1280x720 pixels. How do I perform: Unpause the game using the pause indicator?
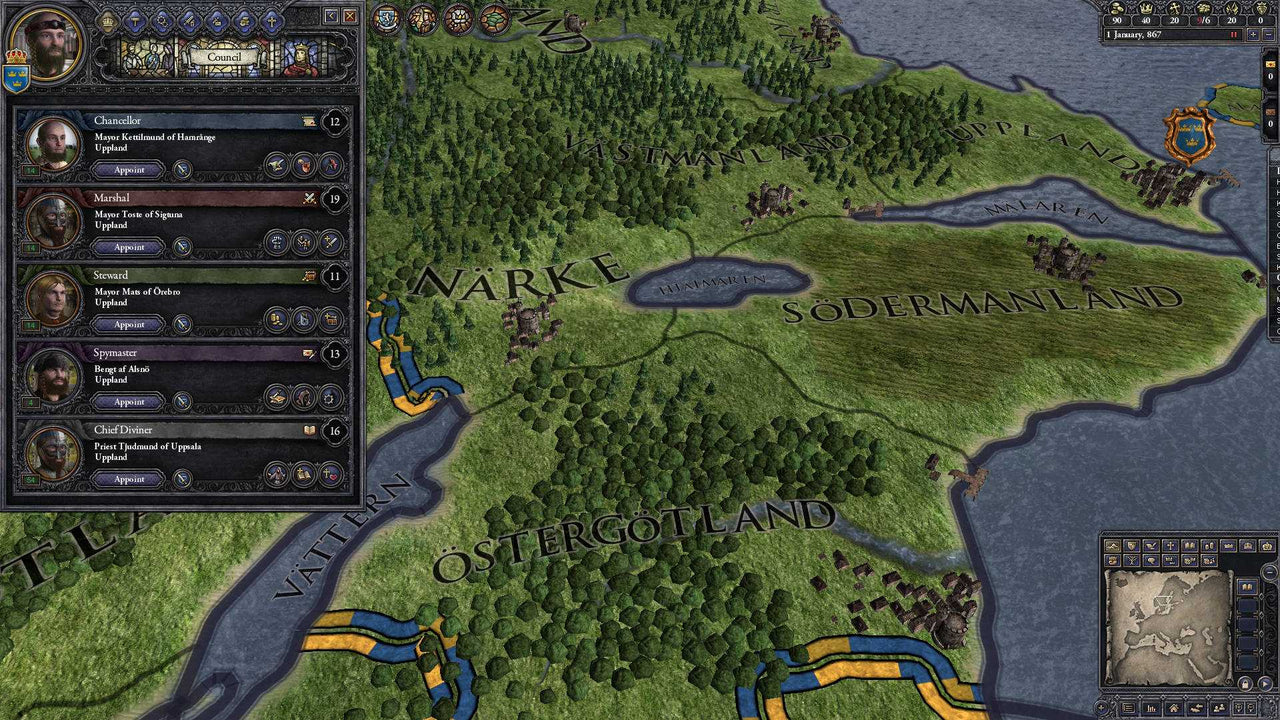1233,34
